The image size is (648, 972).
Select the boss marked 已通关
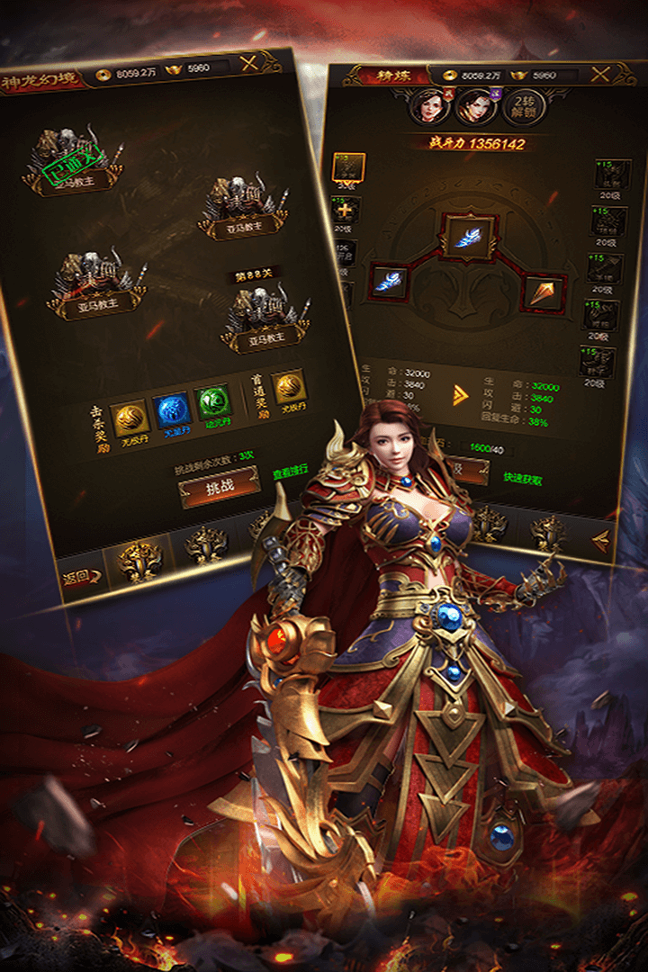coord(72,164)
